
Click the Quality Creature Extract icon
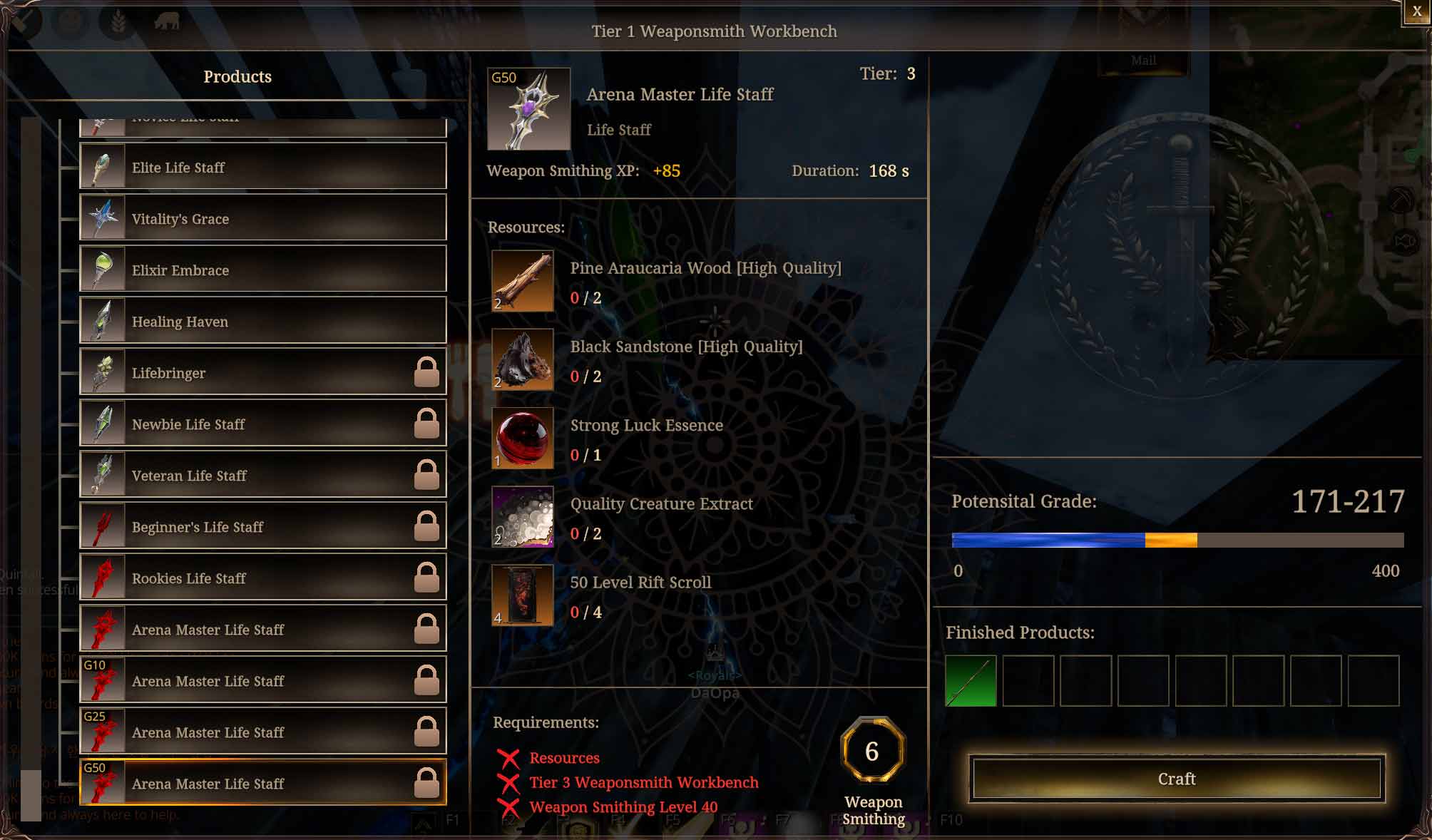[x=522, y=517]
